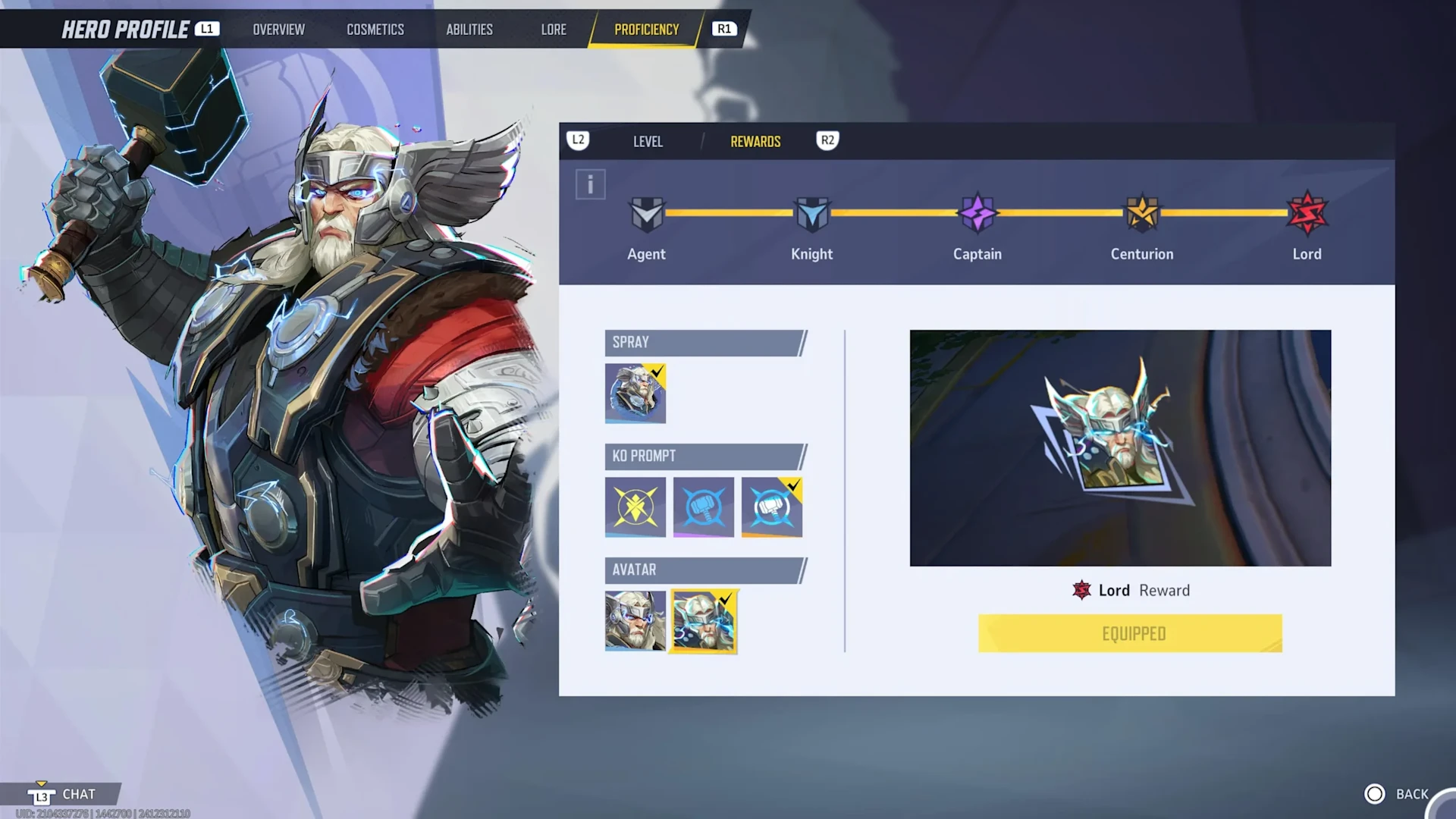Screen dimensions: 1456x819
Task: Switch to the Level sub-tab
Action: pos(648,142)
